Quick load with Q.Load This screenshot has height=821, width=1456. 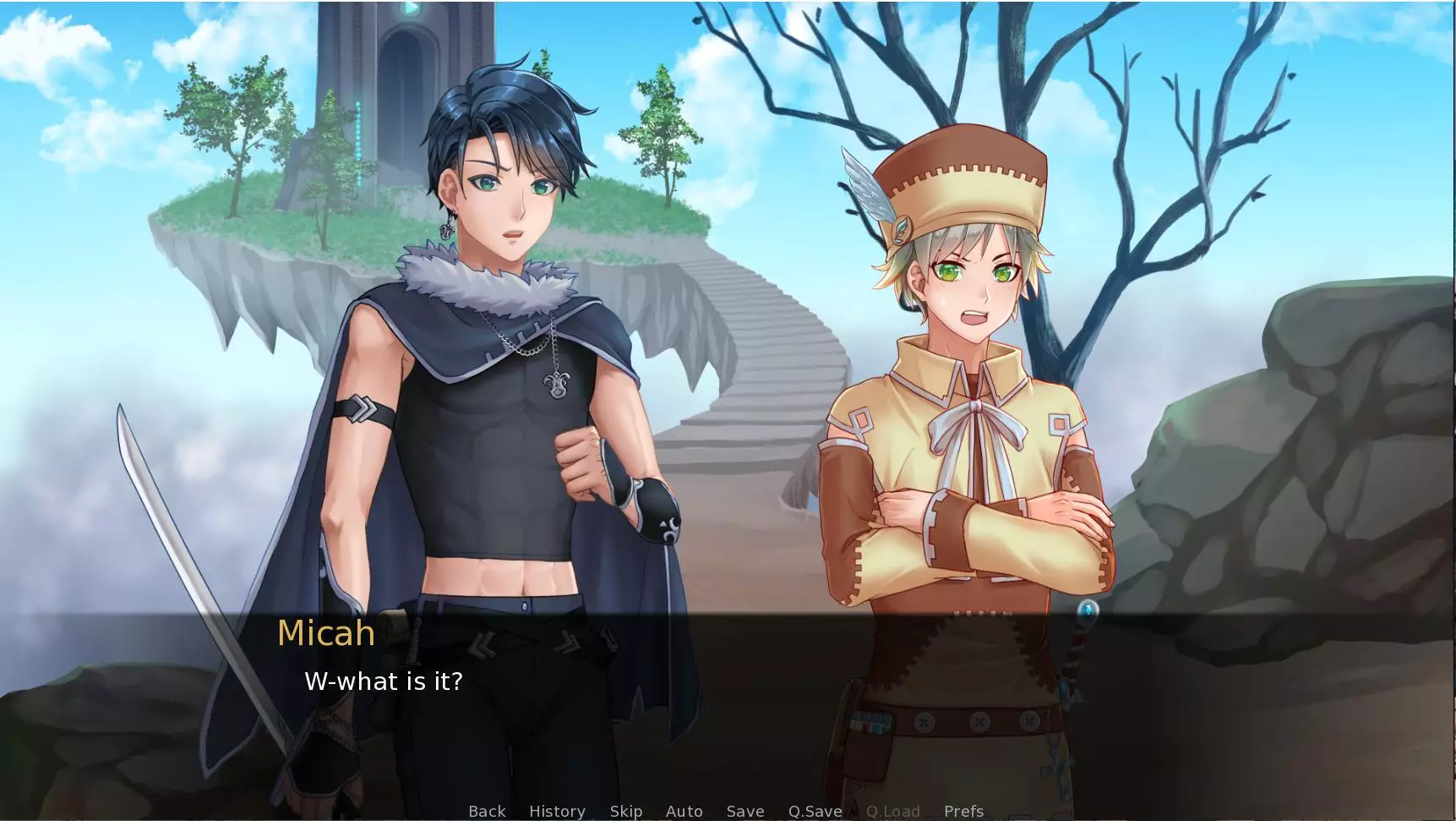point(892,812)
